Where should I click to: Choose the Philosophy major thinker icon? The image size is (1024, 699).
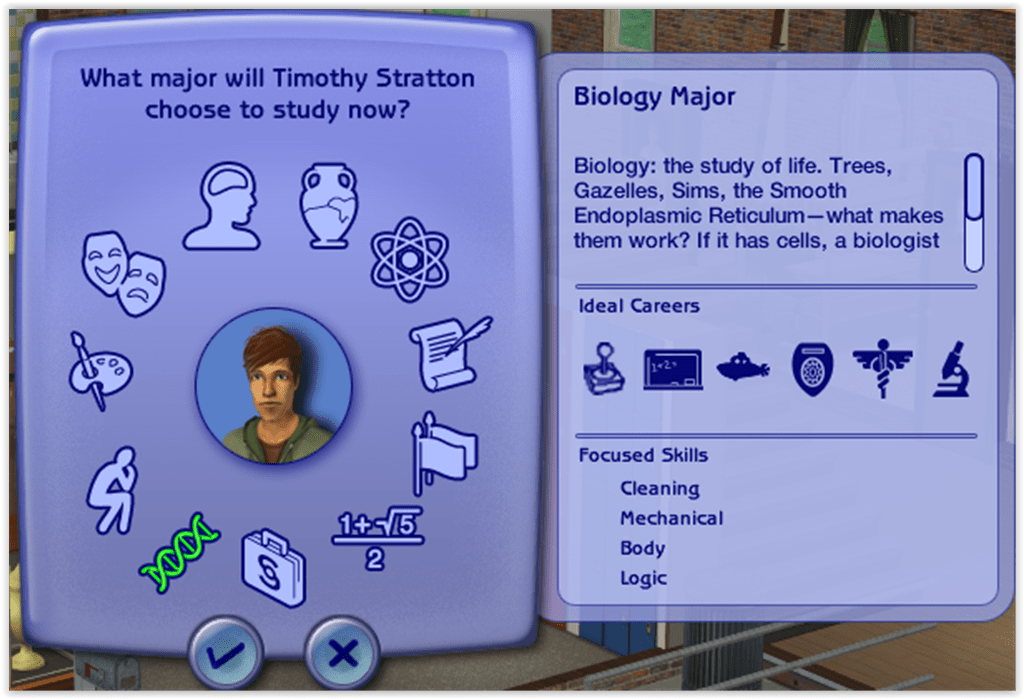111,489
